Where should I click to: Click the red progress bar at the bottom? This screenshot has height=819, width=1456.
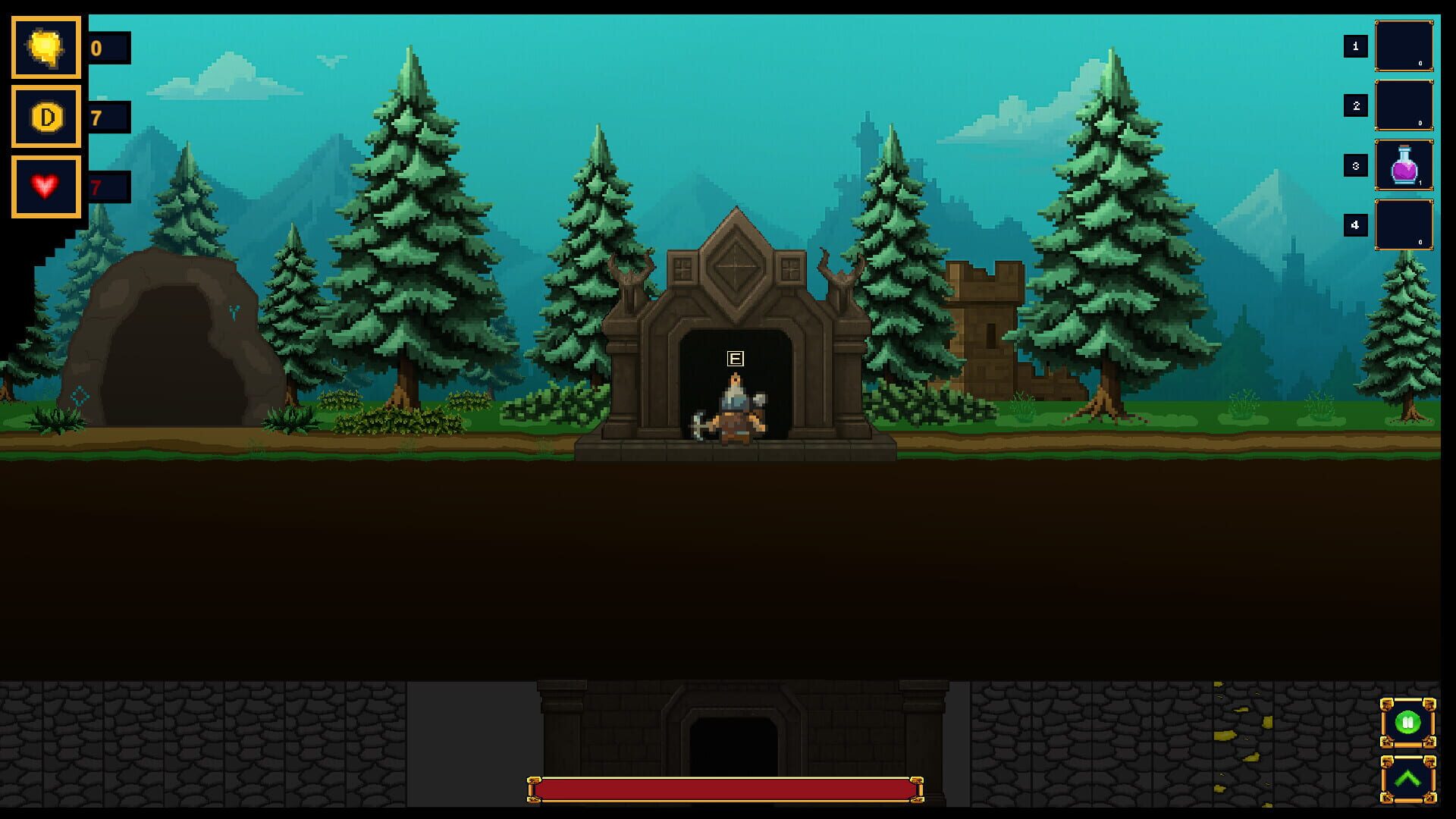click(x=726, y=789)
